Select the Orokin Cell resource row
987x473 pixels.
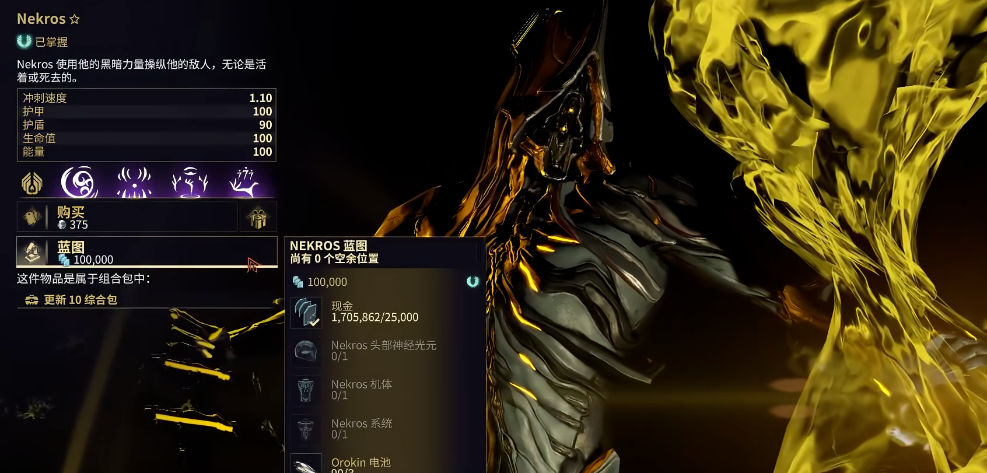(380, 463)
